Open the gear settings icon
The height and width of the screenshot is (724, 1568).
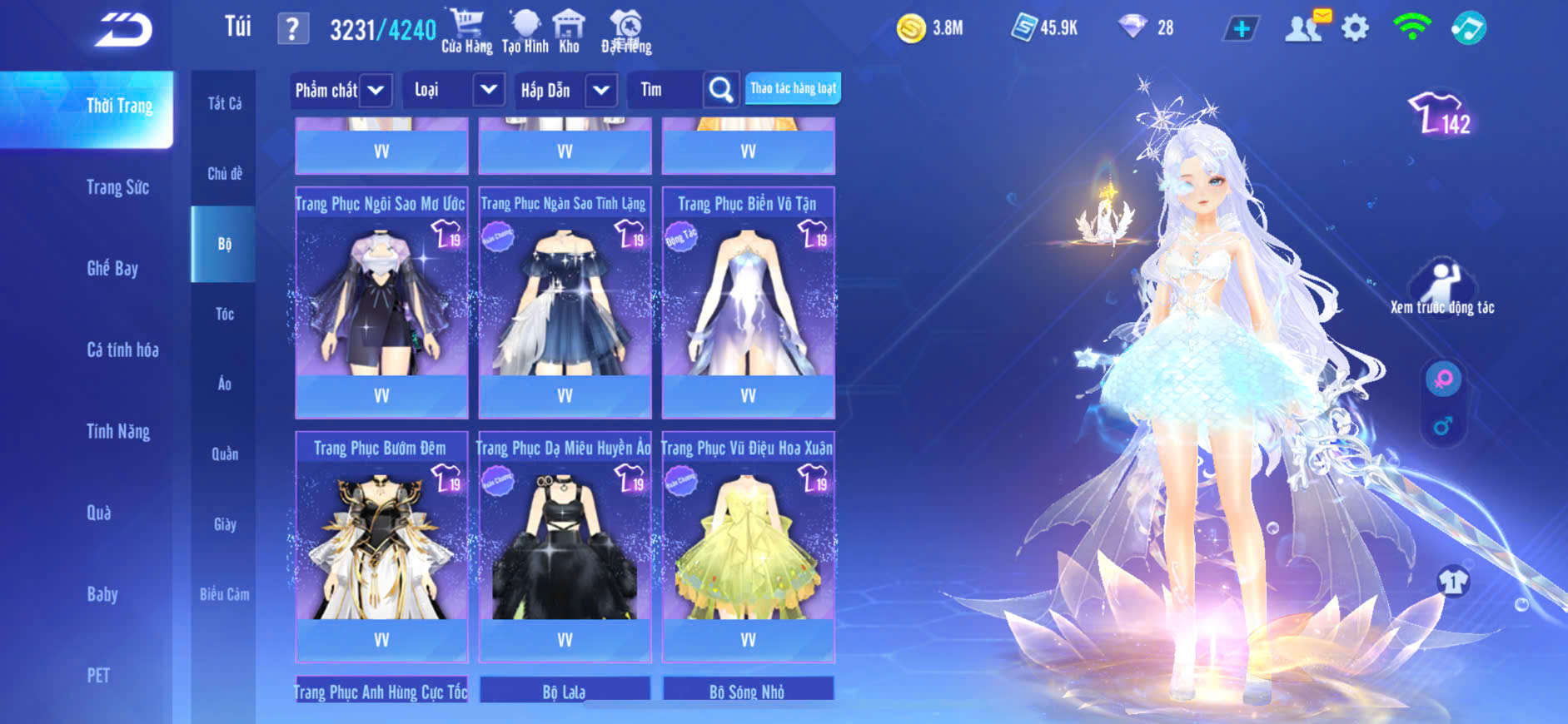(x=1355, y=28)
